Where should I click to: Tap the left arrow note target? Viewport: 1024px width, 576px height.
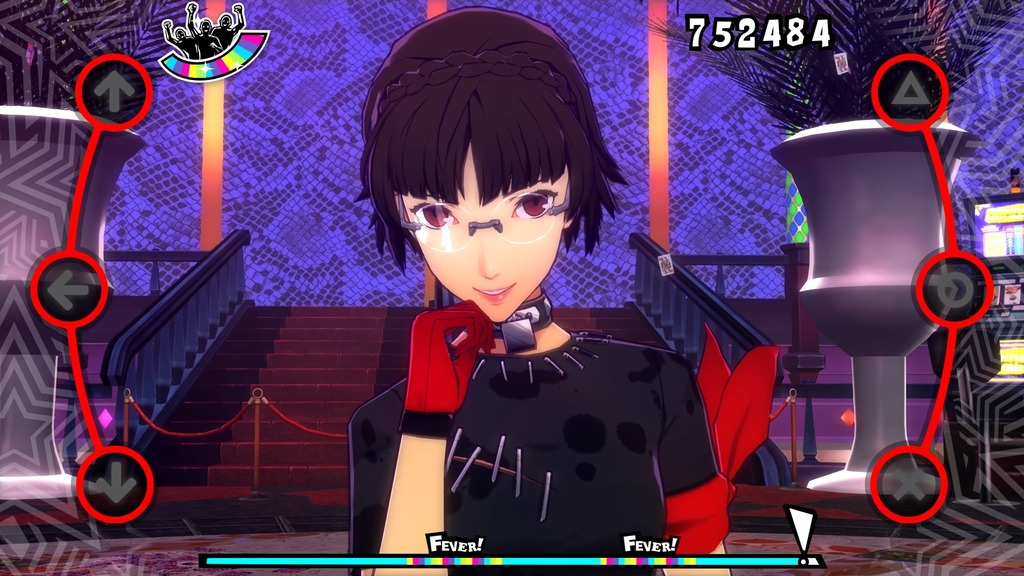(69, 289)
